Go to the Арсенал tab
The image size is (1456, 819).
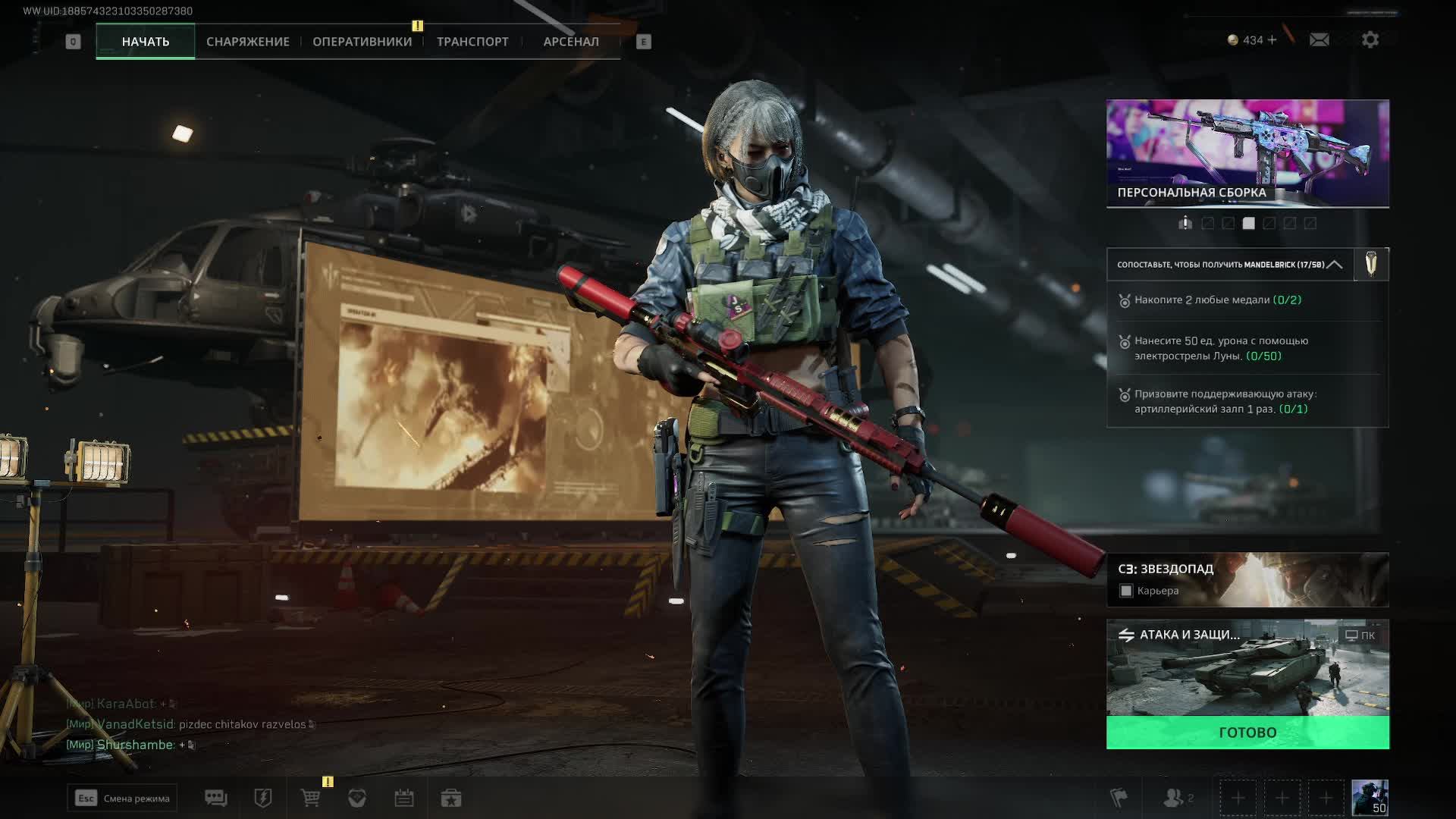click(x=570, y=42)
